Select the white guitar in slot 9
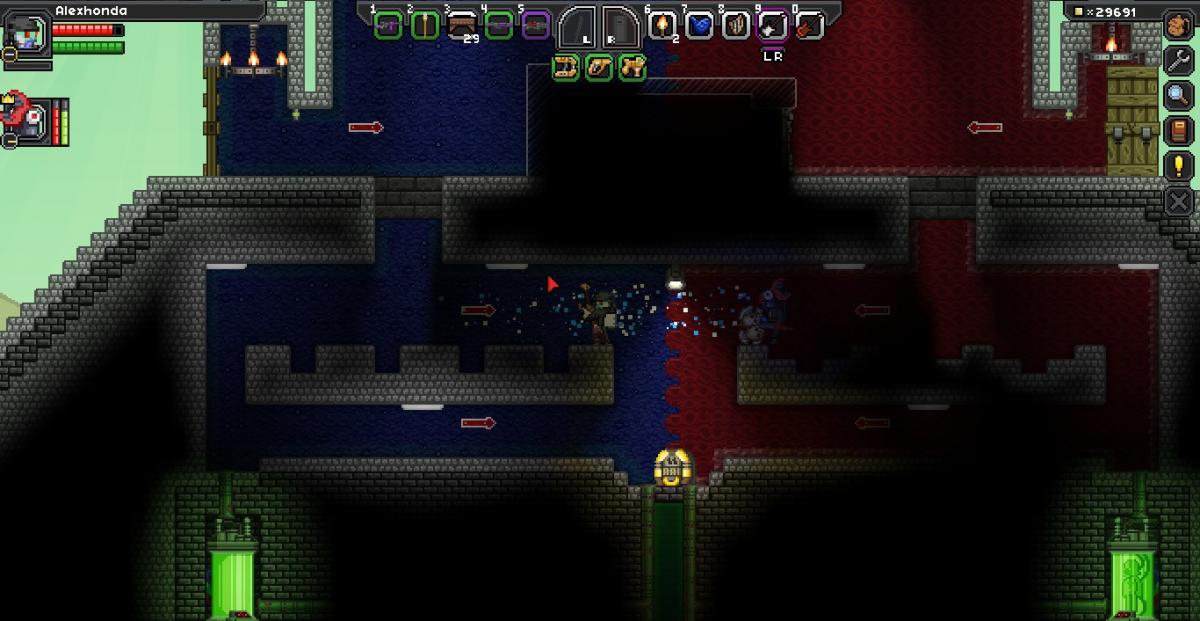1200x621 pixels. [x=772, y=24]
